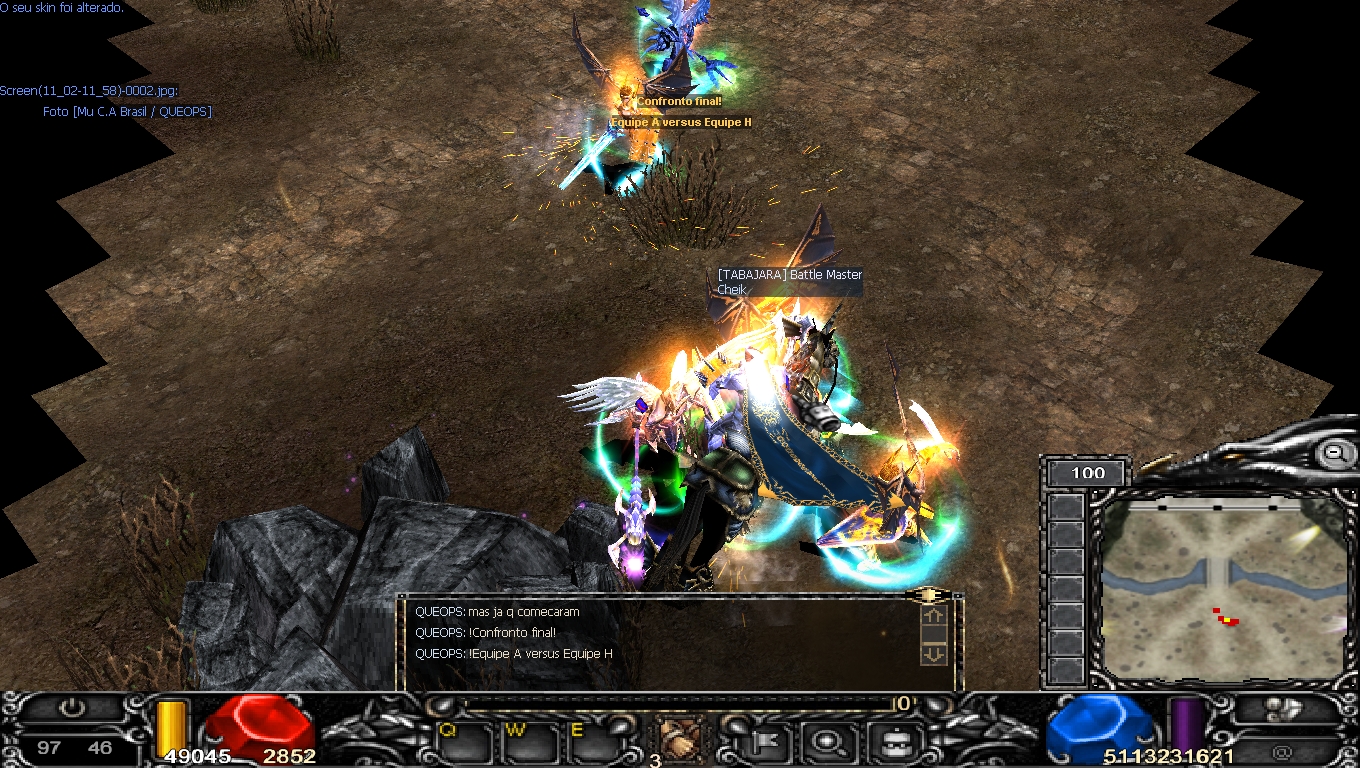Zoom out the minimap with magnifier button
This screenshot has height=768, width=1360.
coord(1334,454)
